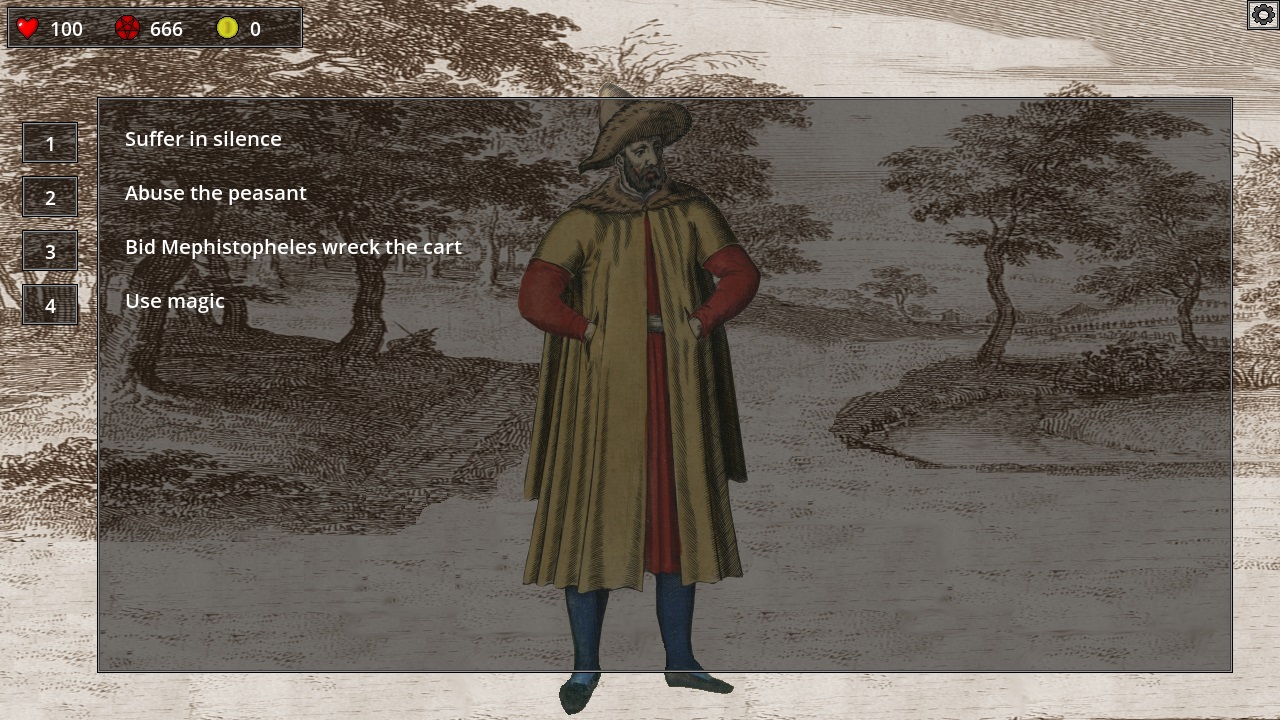Screen dimensions: 1280x720
Task: Choose the Abuse the peasant option
Action: (x=215, y=193)
